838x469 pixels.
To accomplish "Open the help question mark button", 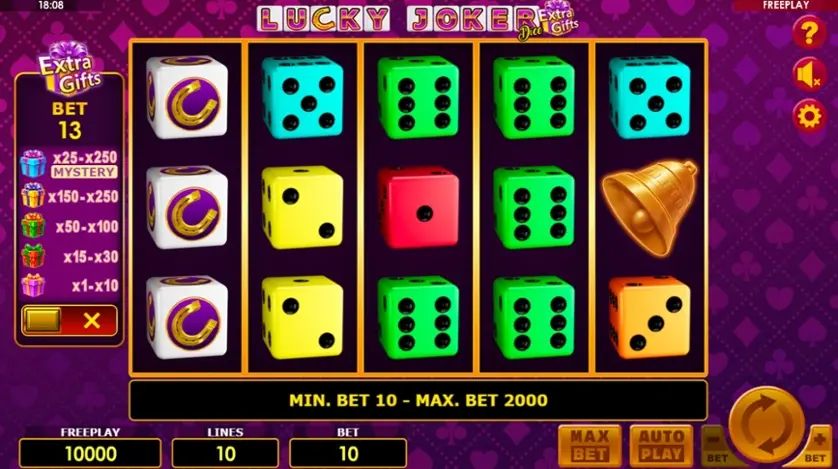I will coord(806,33).
